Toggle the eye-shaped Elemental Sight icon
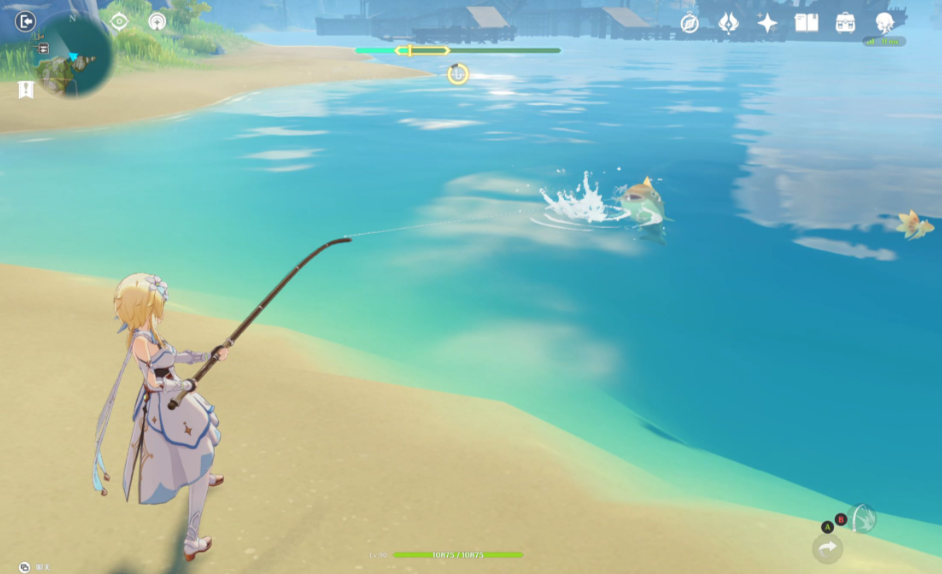 pyautogui.click(x=119, y=21)
